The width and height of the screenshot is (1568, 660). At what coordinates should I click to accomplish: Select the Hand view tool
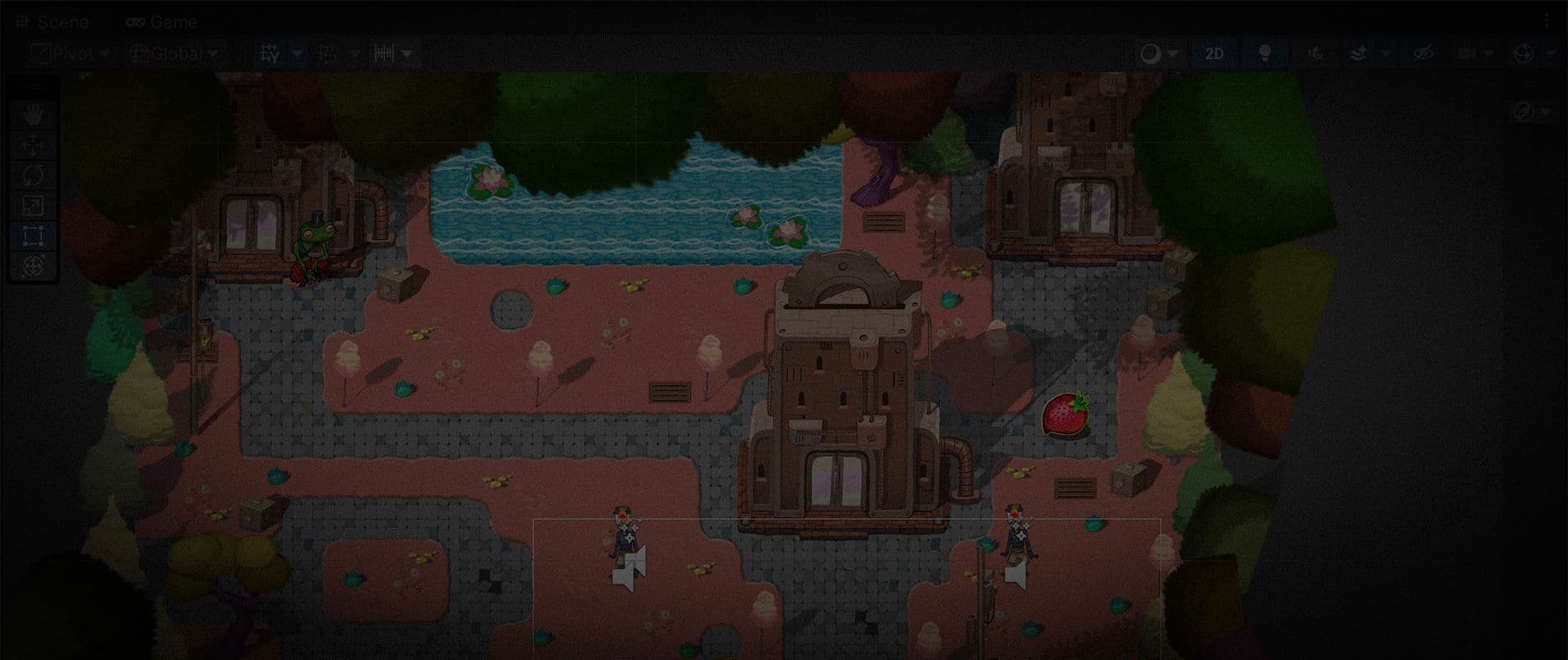tap(33, 112)
